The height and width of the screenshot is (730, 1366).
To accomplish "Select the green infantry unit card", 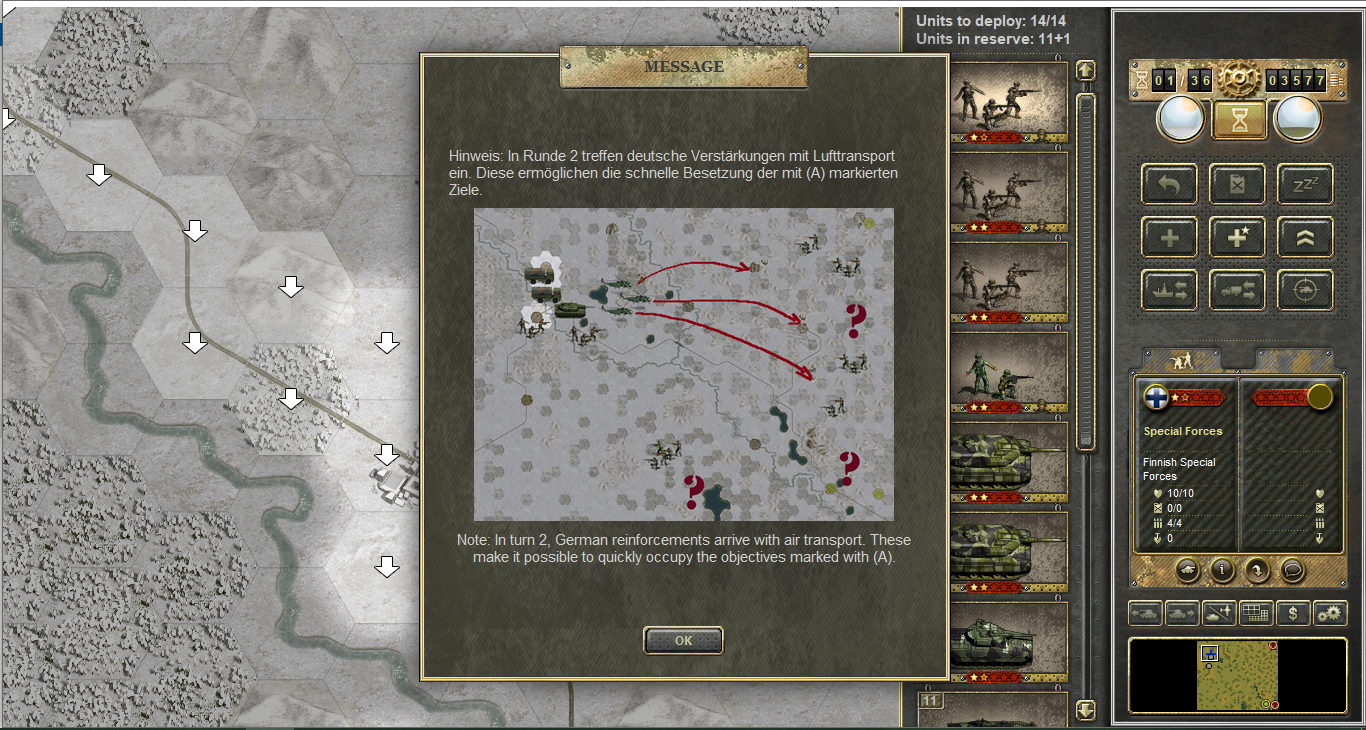I will pyautogui.click(x=1006, y=375).
